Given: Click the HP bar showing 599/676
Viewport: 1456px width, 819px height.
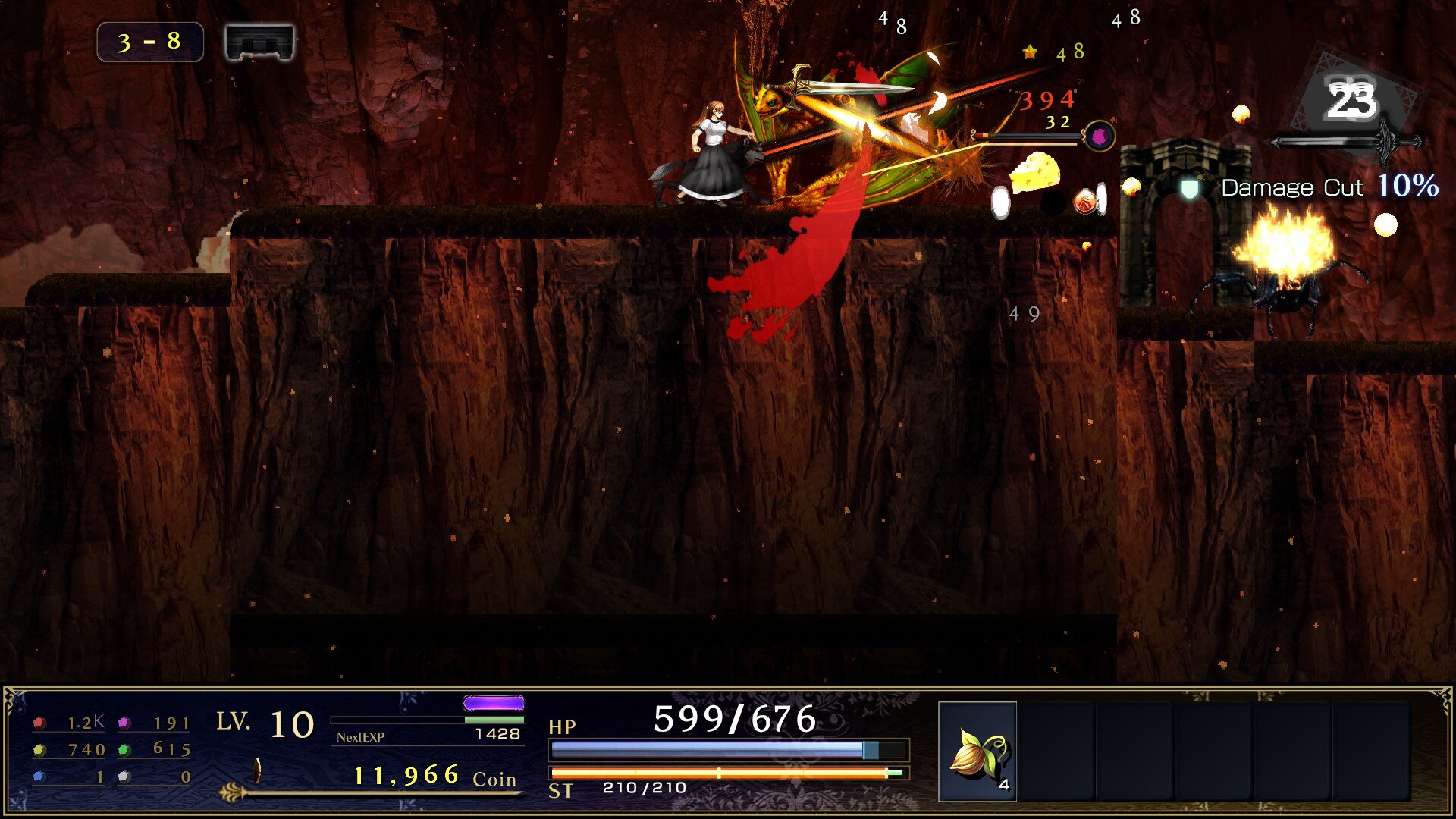Looking at the screenshot, I should click(728, 749).
